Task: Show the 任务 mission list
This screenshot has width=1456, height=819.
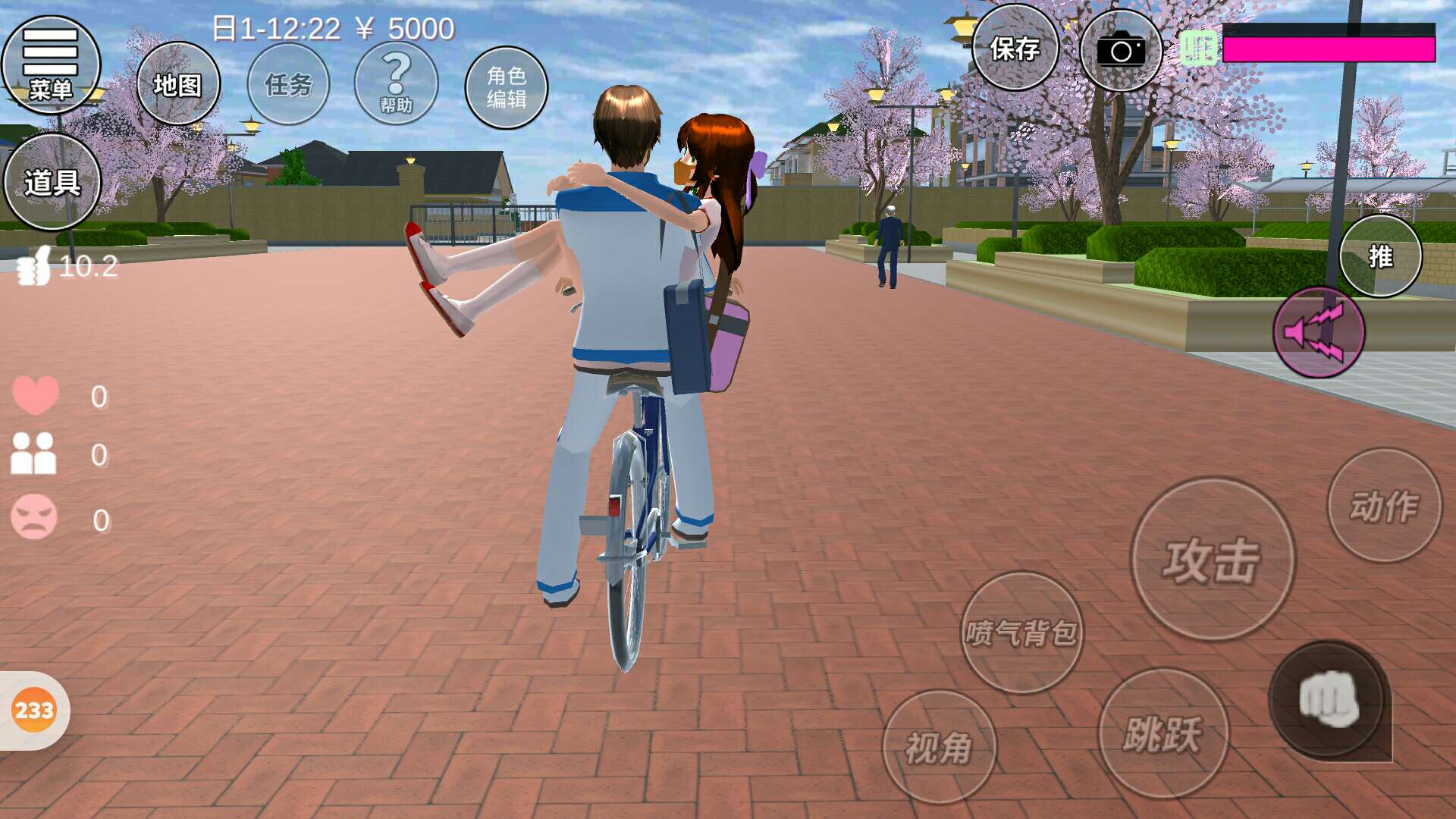Action: pyautogui.click(x=289, y=84)
